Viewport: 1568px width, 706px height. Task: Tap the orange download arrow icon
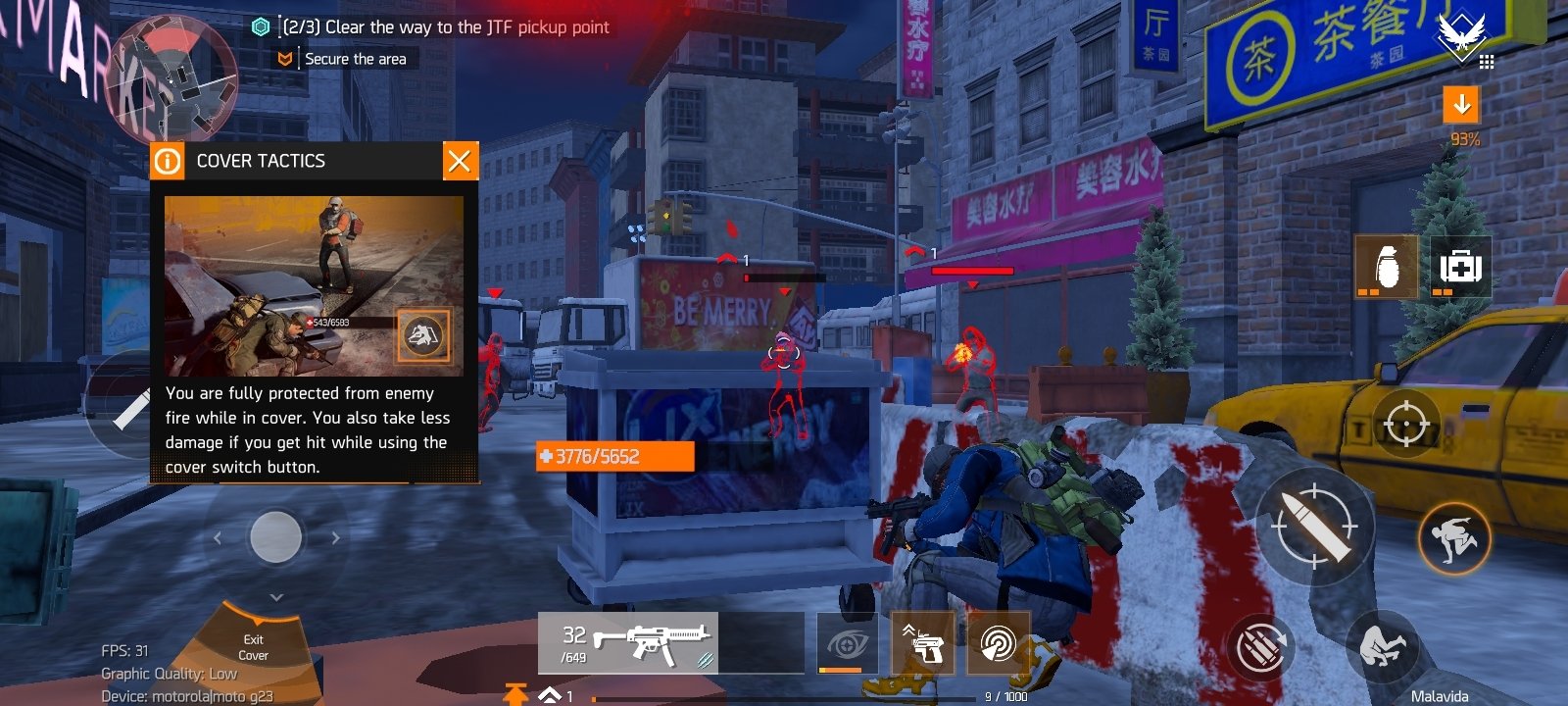click(x=1461, y=104)
